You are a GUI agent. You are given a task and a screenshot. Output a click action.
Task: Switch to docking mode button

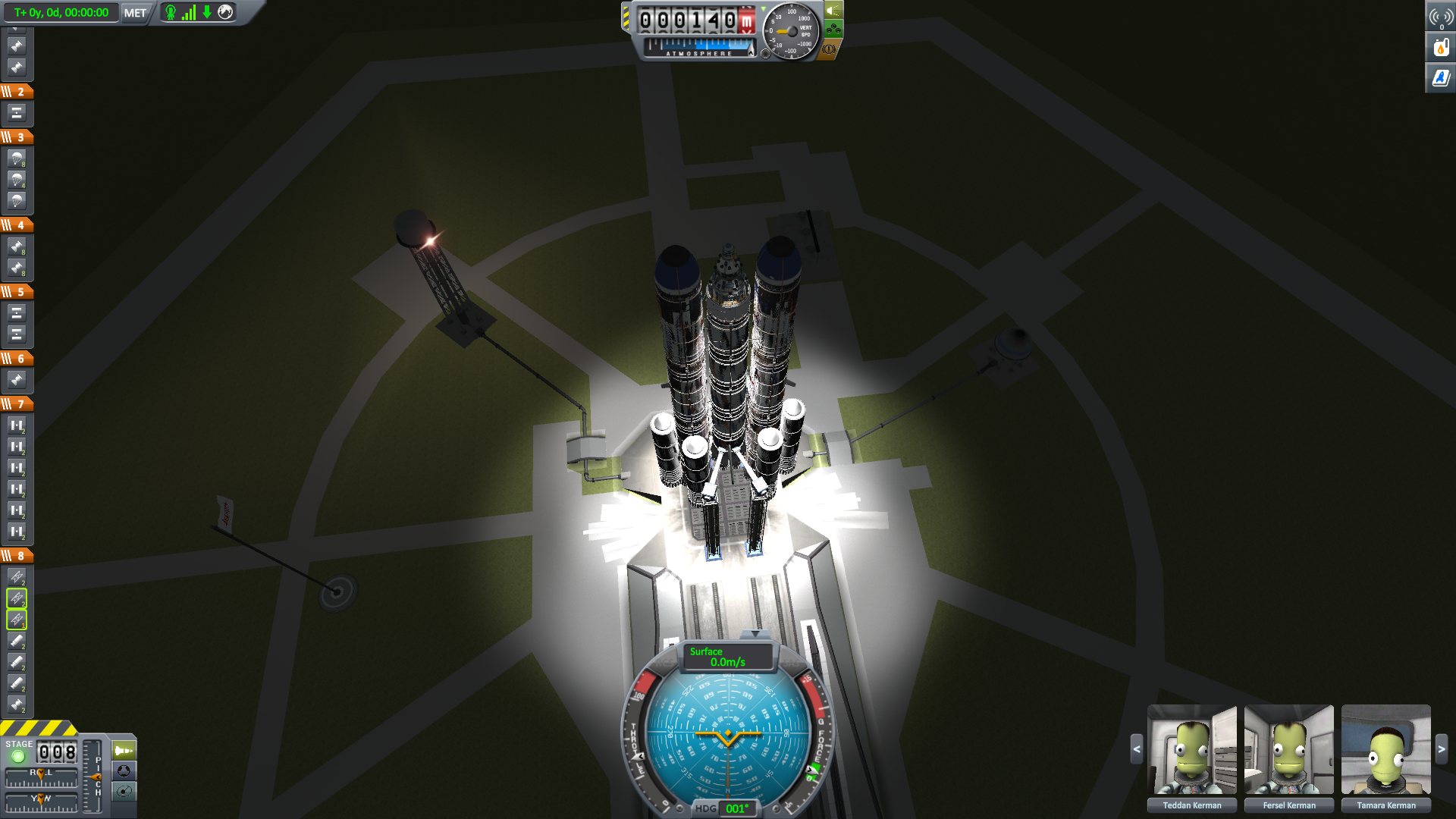pyautogui.click(x=124, y=771)
